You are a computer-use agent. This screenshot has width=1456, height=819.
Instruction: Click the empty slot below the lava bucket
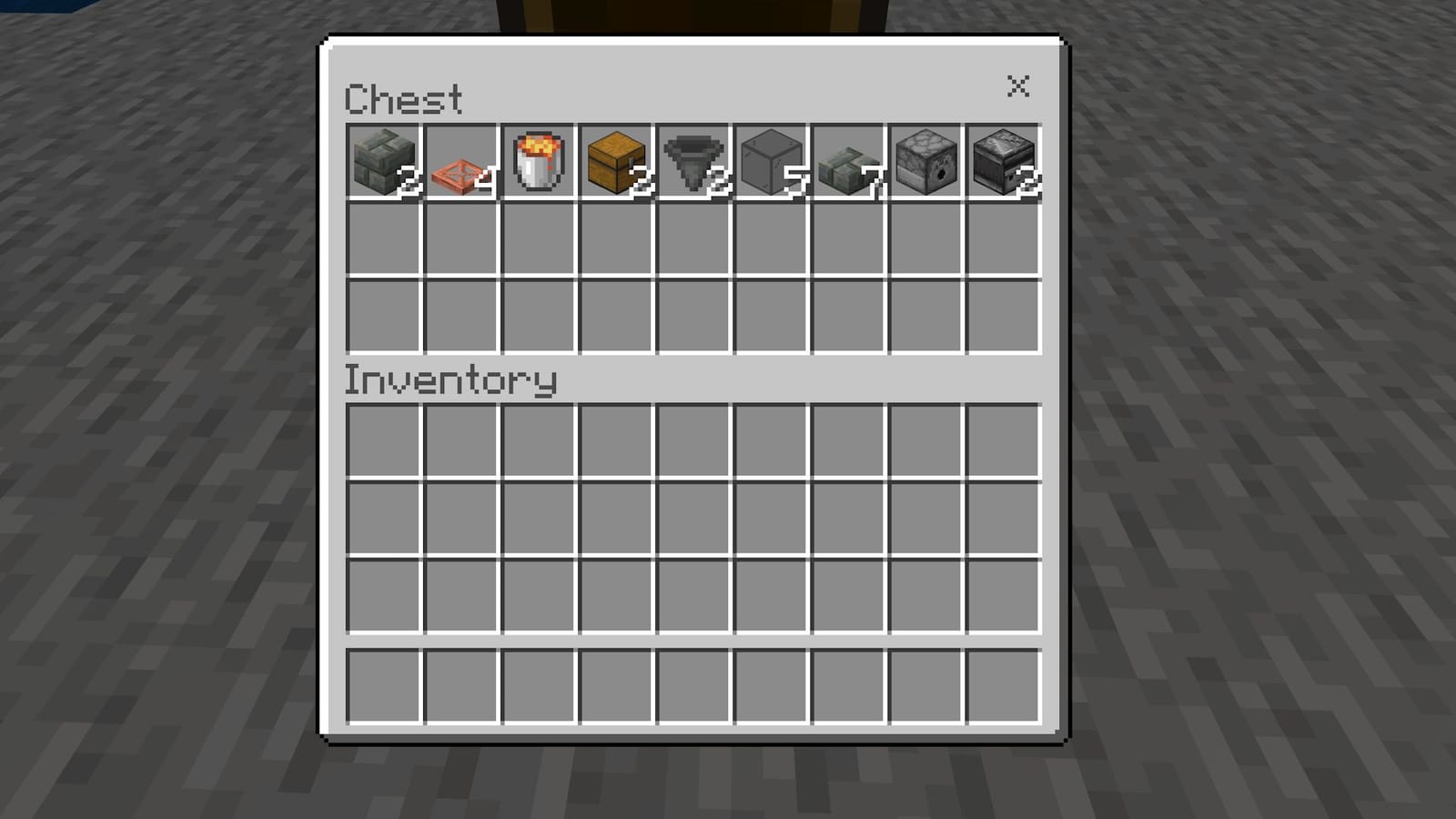538,239
